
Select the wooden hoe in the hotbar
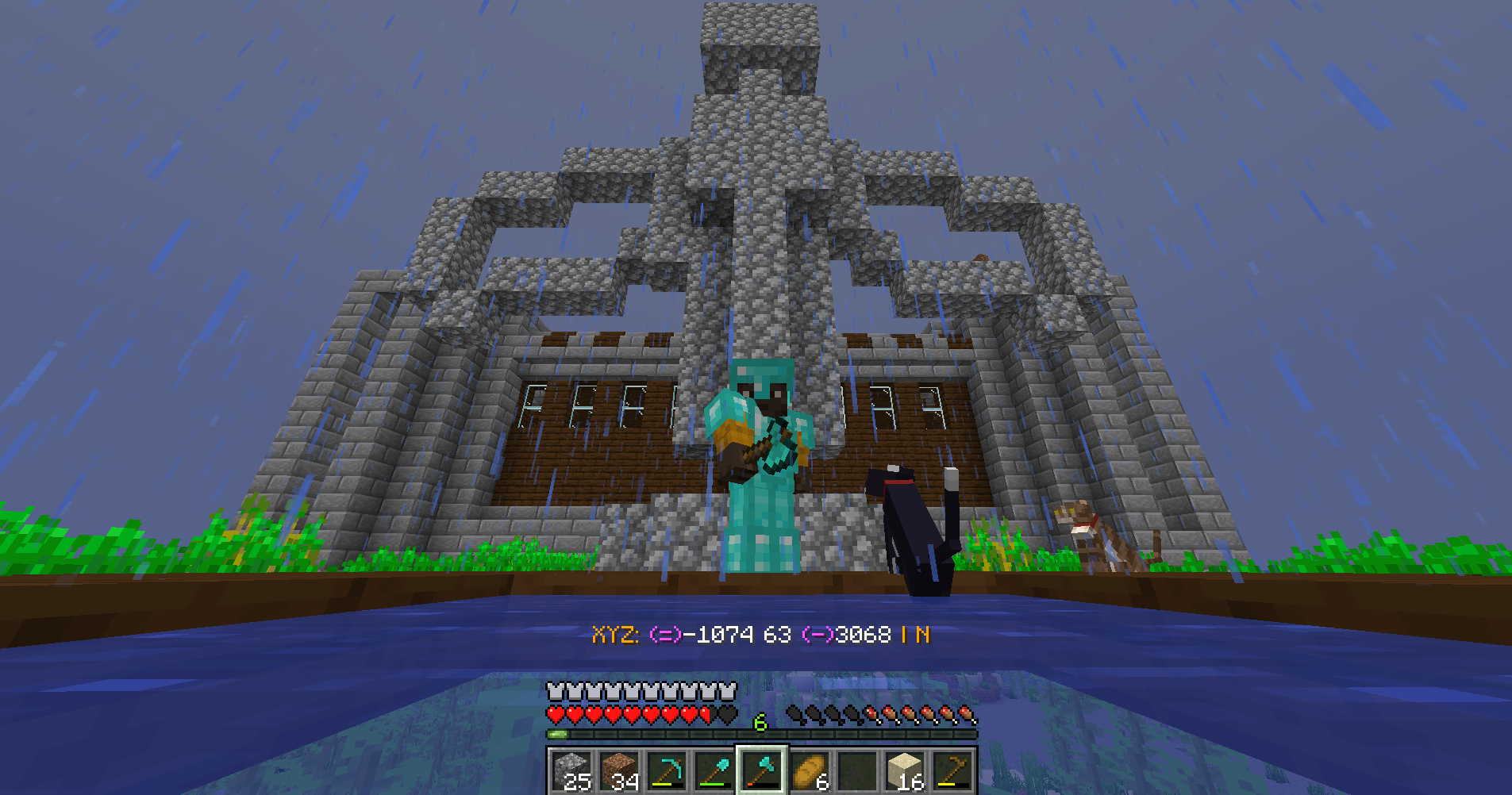pos(952,771)
